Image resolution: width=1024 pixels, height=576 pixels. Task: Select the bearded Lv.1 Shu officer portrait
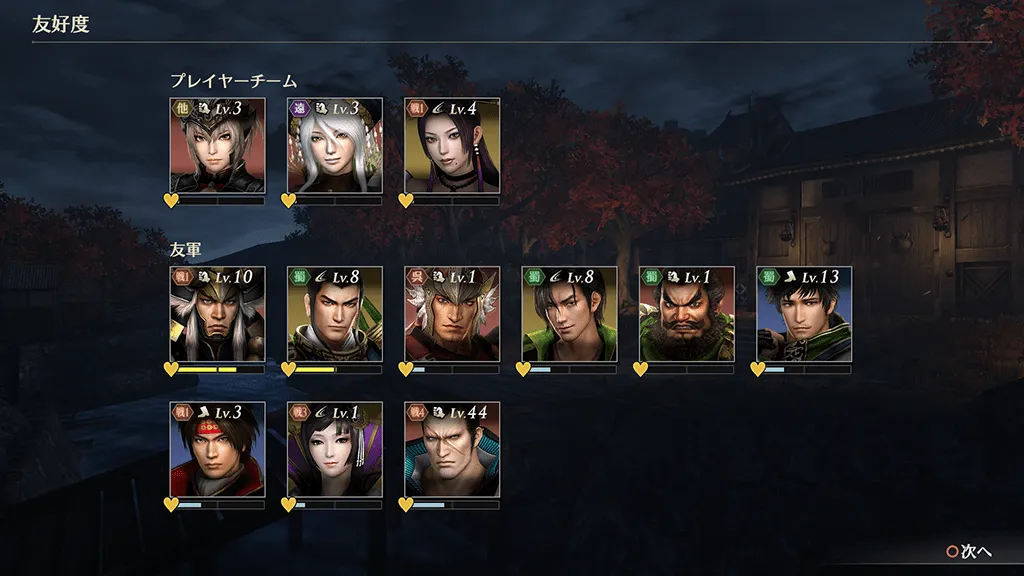[x=687, y=314]
